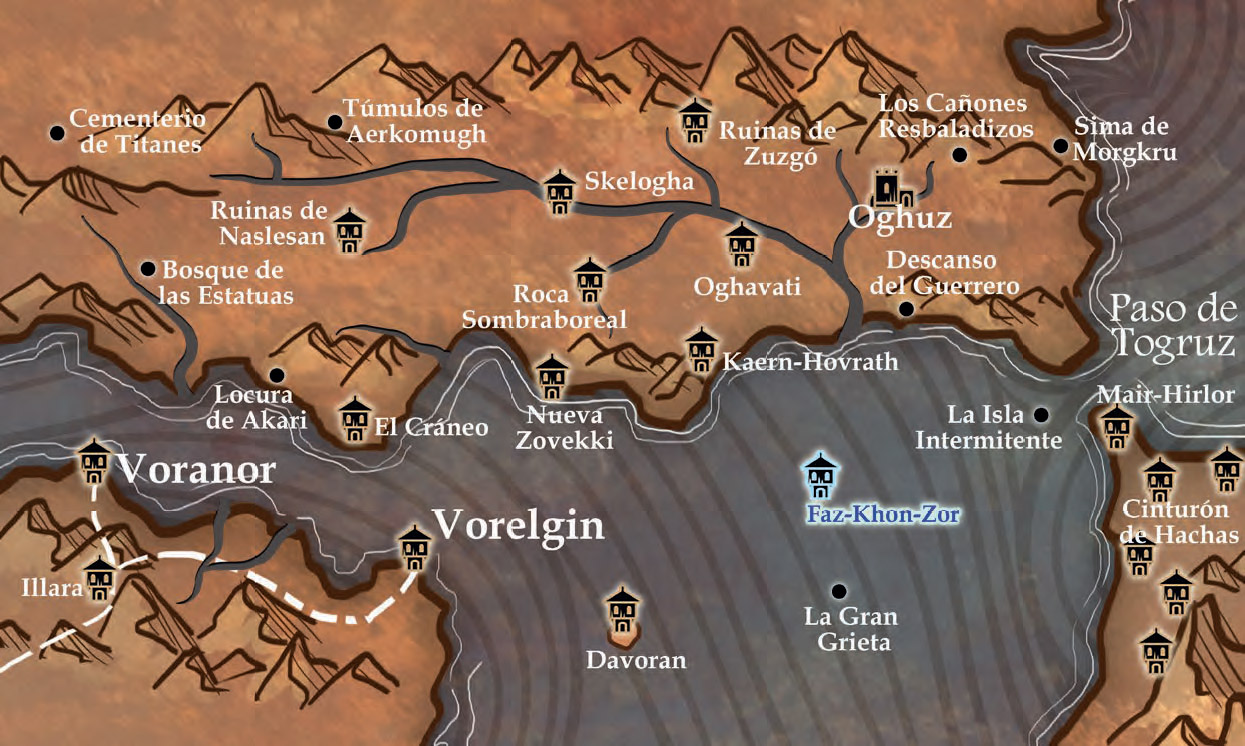Open the El Cráneo location marker
The width and height of the screenshot is (1245, 746).
[355, 419]
